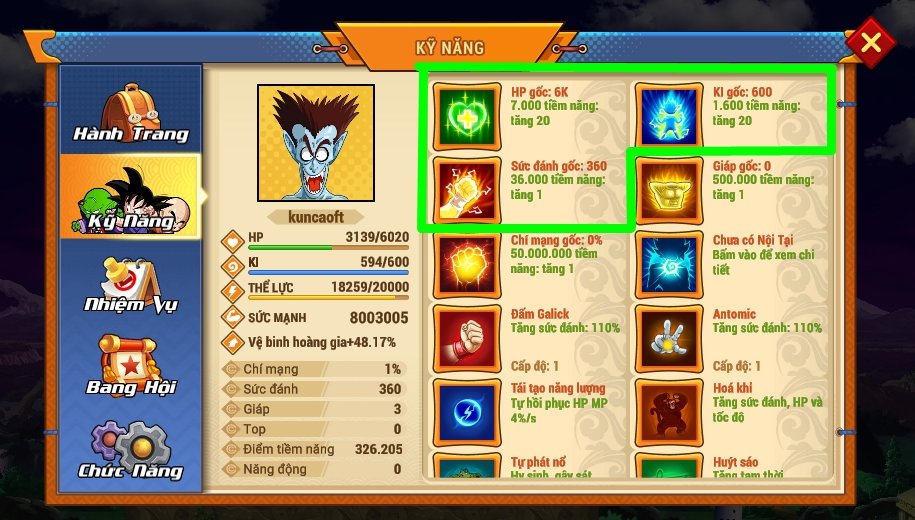Upgrade the KI gốc blue aura skill
This screenshot has width=915, height=520.
(x=668, y=114)
